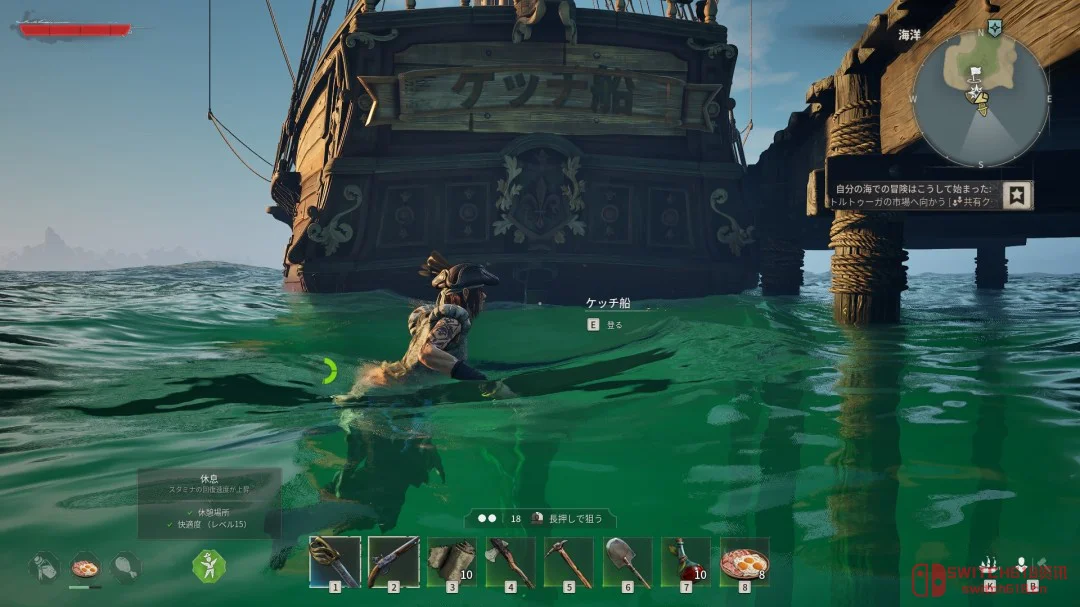This screenshot has width=1080, height=607.
Task: Open the quest tracker star icon
Action: [x=1018, y=194]
